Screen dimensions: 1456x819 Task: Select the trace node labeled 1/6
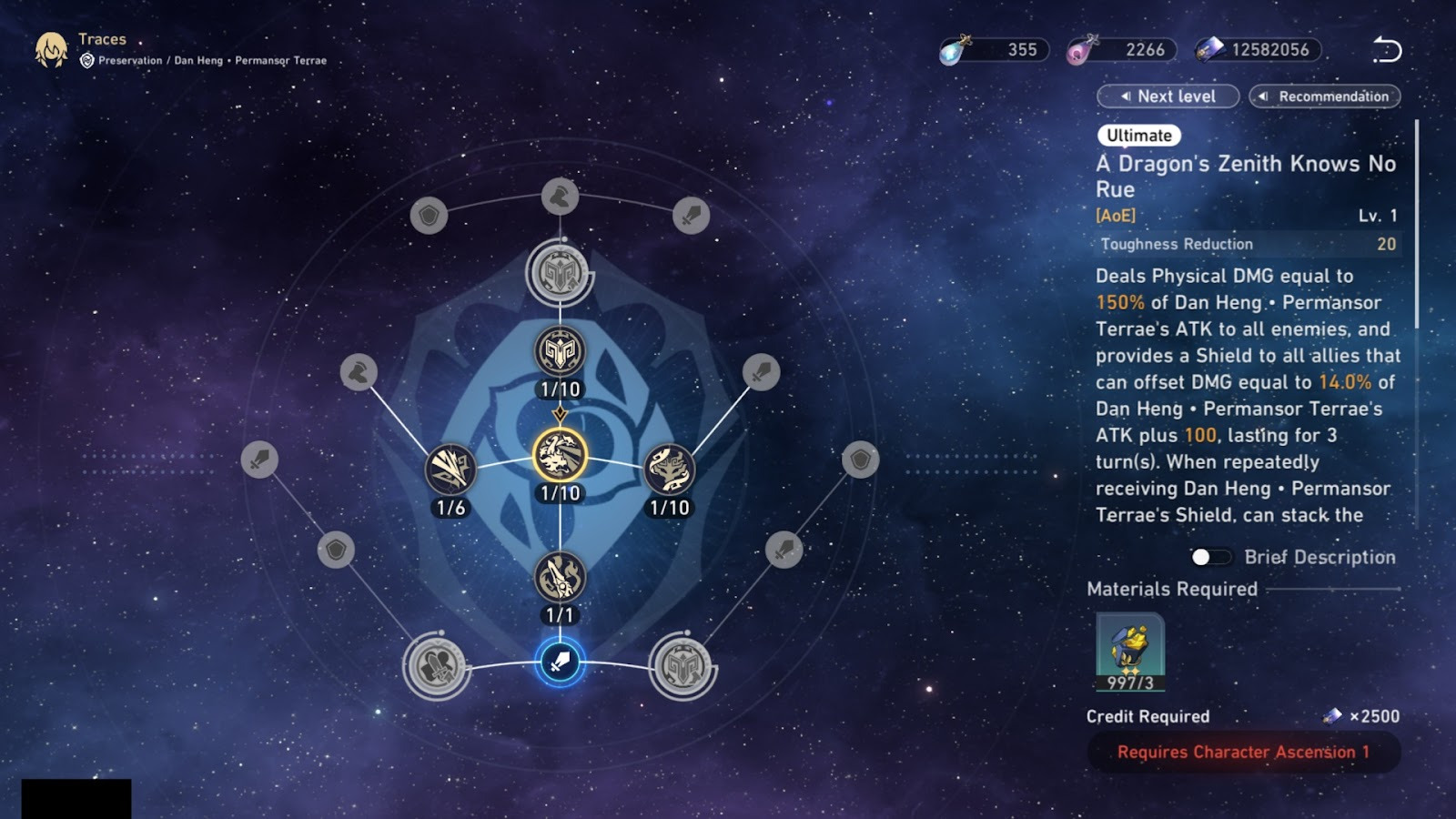coord(450,470)
